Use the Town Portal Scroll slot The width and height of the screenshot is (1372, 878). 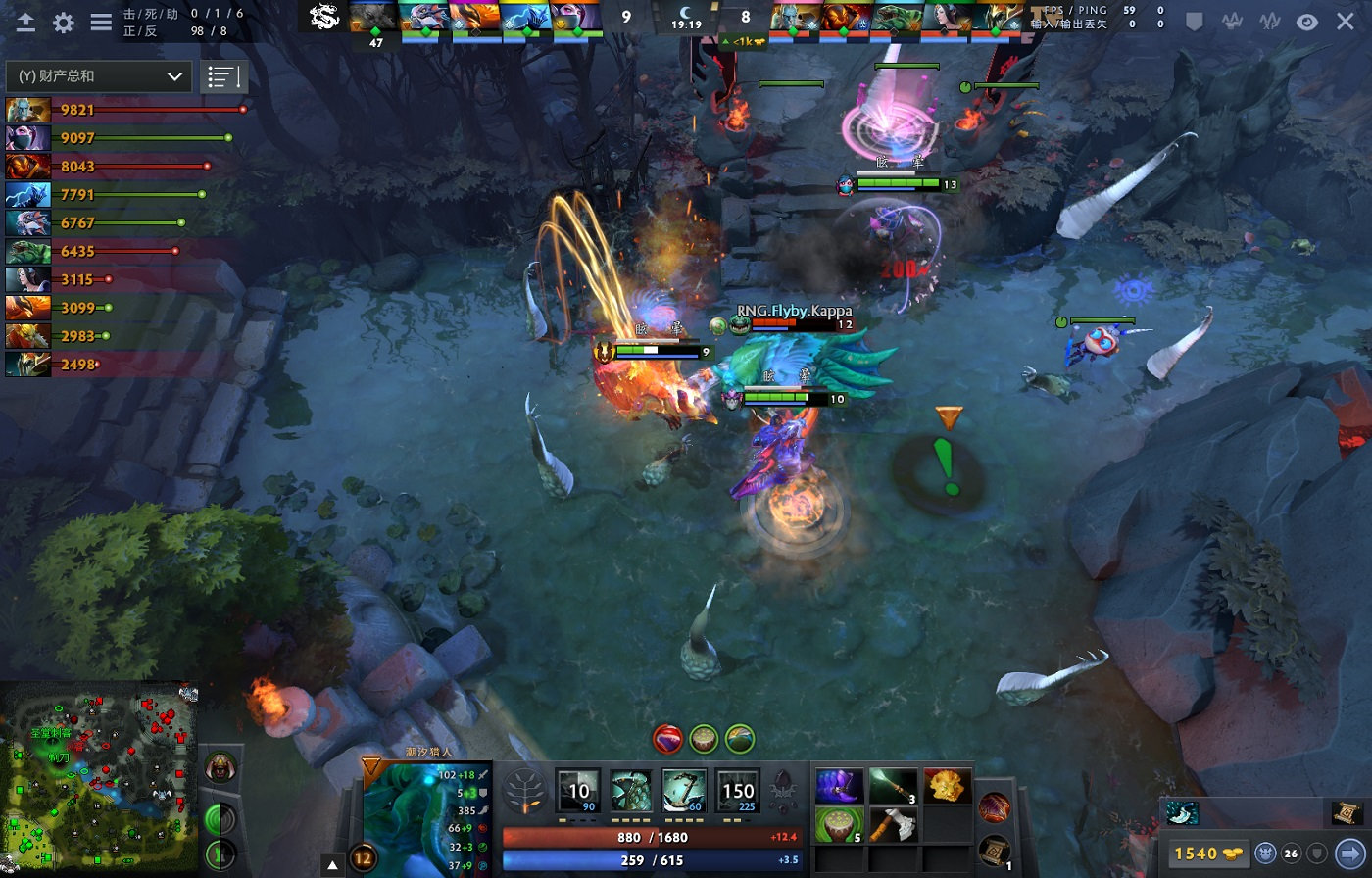click(x=994, y=851)
